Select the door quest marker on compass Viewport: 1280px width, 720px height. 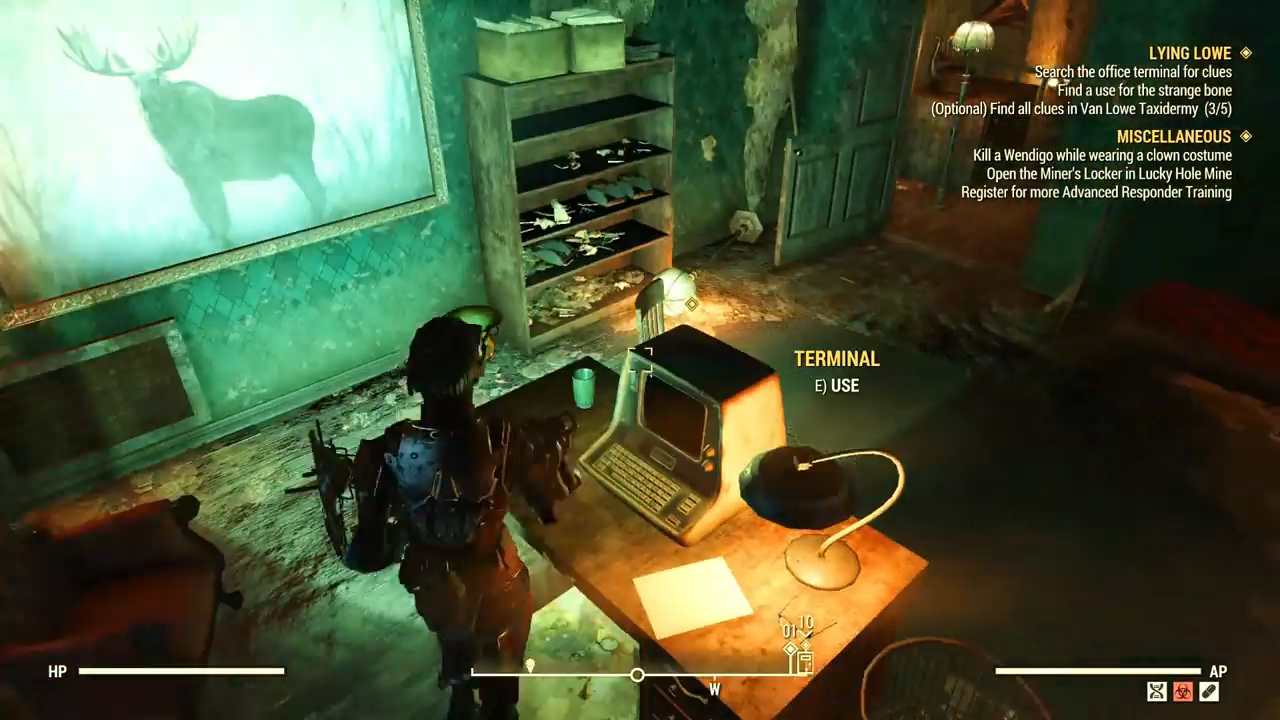pyautogui.click(x=805, y=660)
